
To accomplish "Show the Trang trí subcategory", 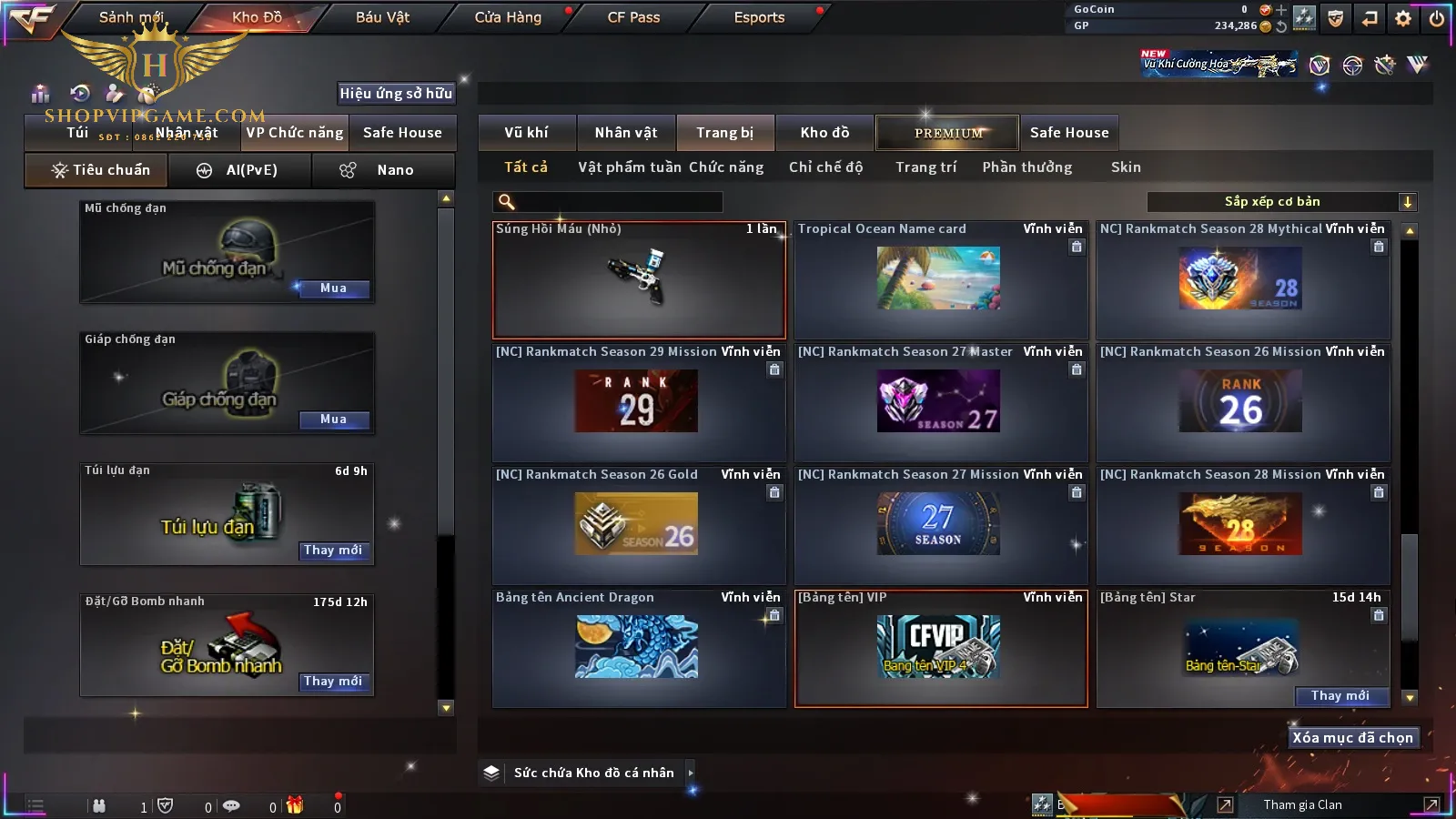I will tap(925, 167).
